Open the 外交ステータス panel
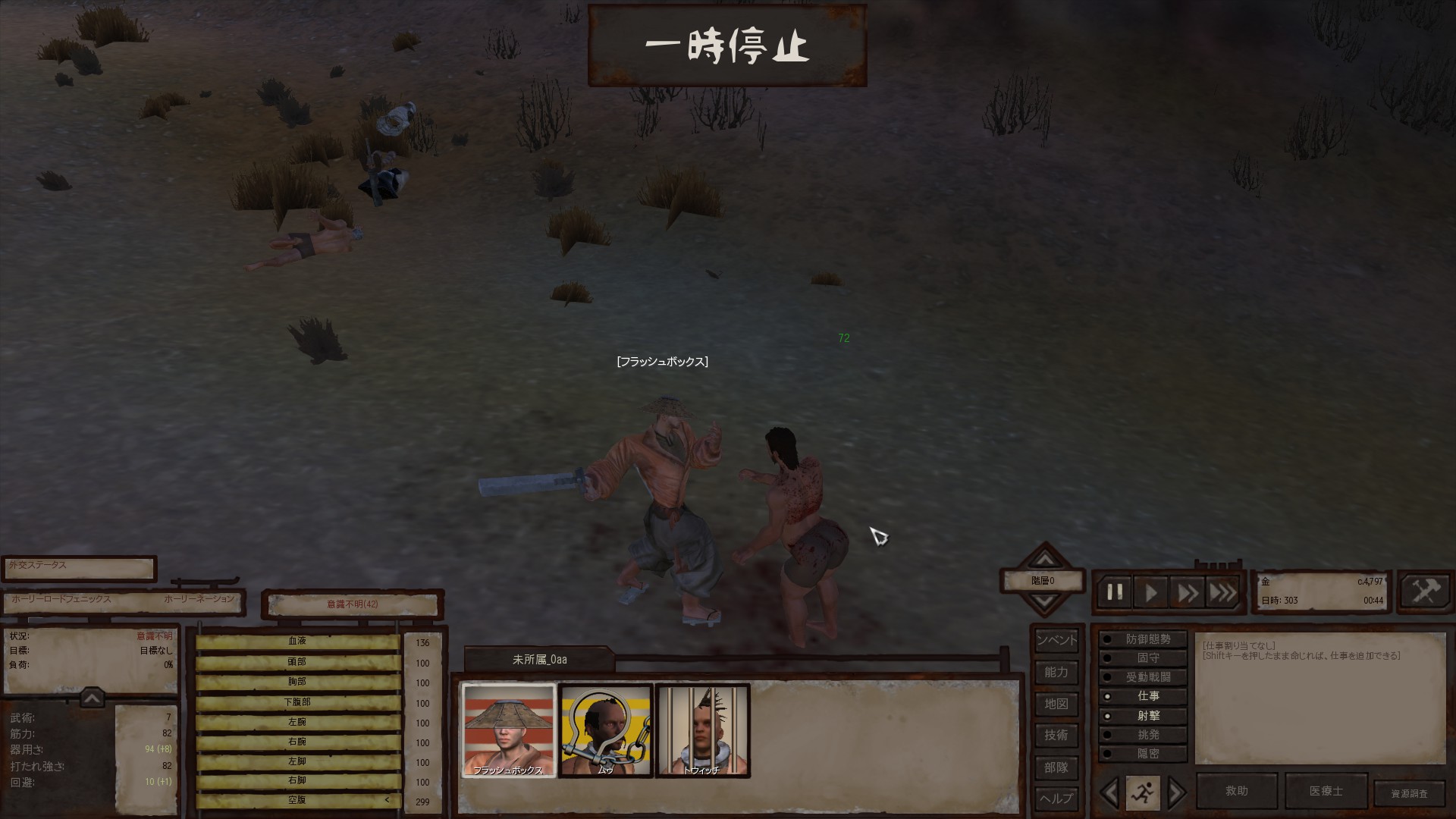 pyautogui.click(x=79, y=567)
